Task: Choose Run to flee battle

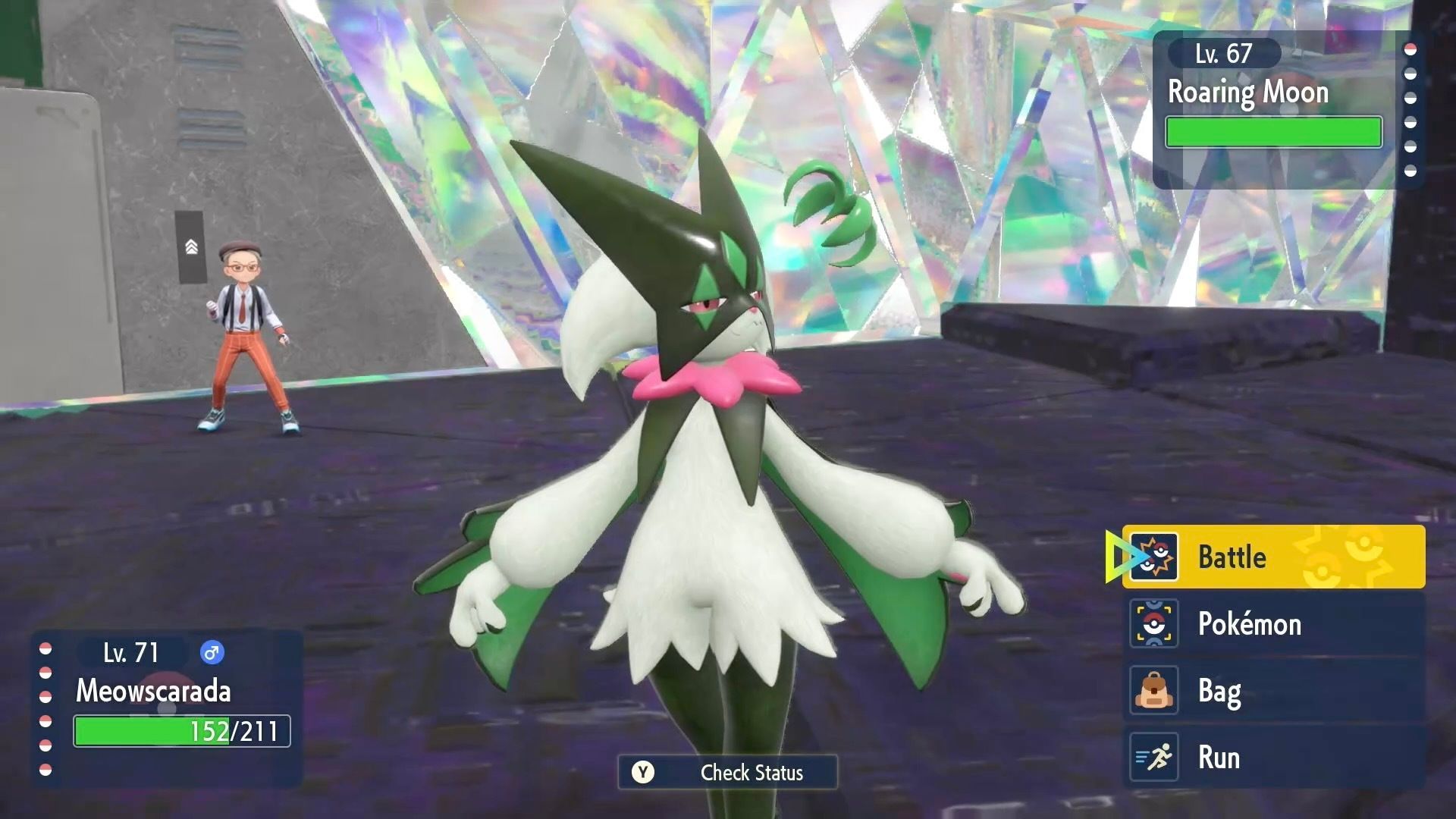Action: (1272, 757)
